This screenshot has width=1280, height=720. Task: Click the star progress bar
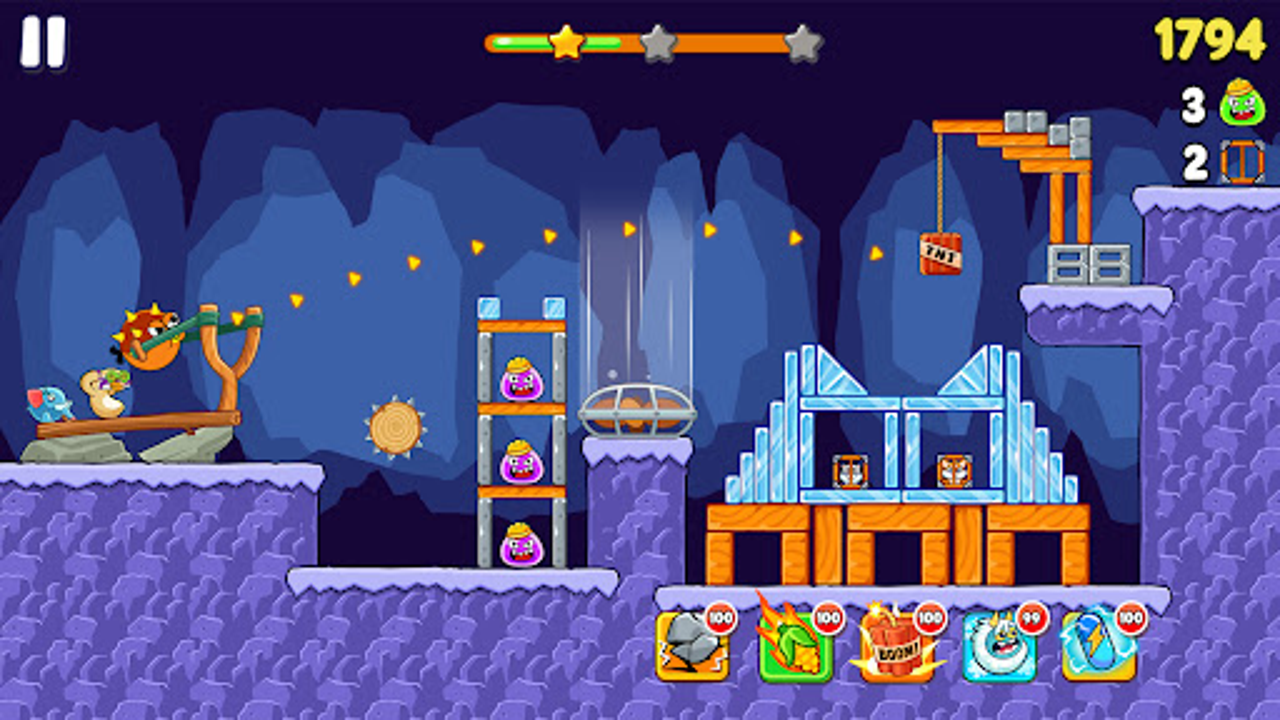coord(648,44)
